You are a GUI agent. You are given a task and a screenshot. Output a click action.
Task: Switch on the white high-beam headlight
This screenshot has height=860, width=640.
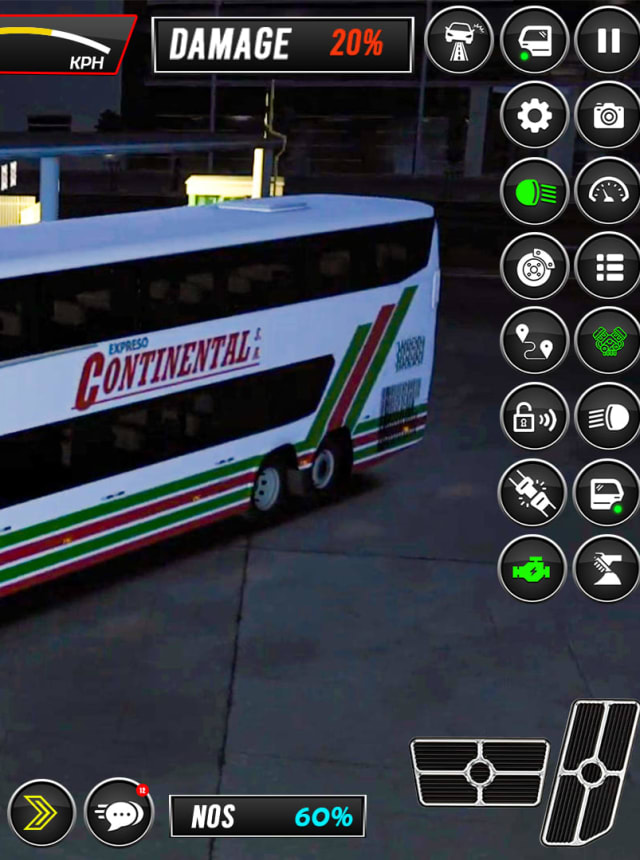608,416
